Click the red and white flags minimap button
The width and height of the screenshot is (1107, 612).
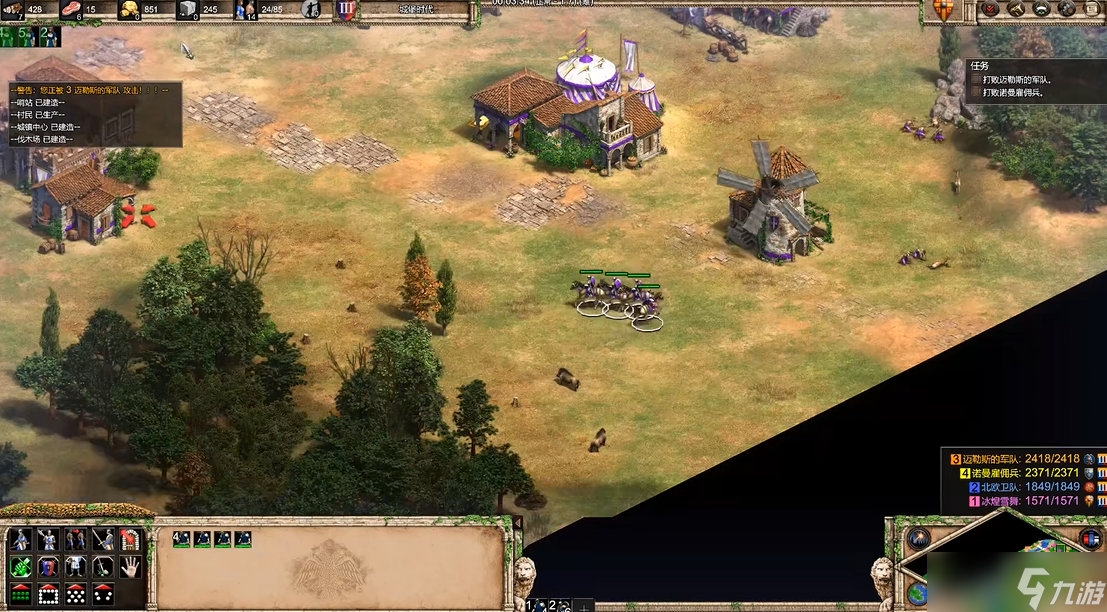pos(1090,540)
